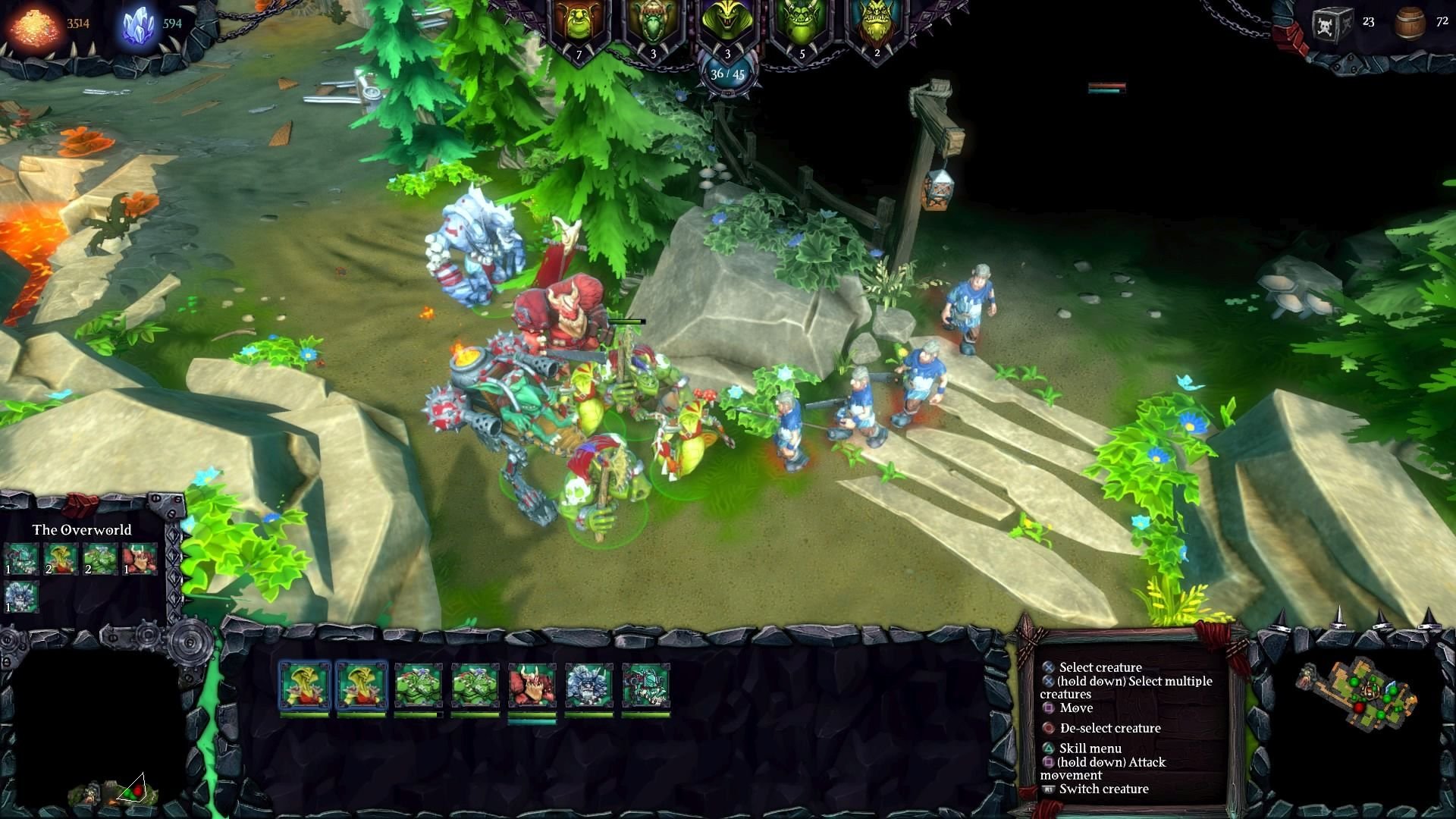Expand The Overworld panel header
Screen dimensions: 1456x819
point(81,529)
